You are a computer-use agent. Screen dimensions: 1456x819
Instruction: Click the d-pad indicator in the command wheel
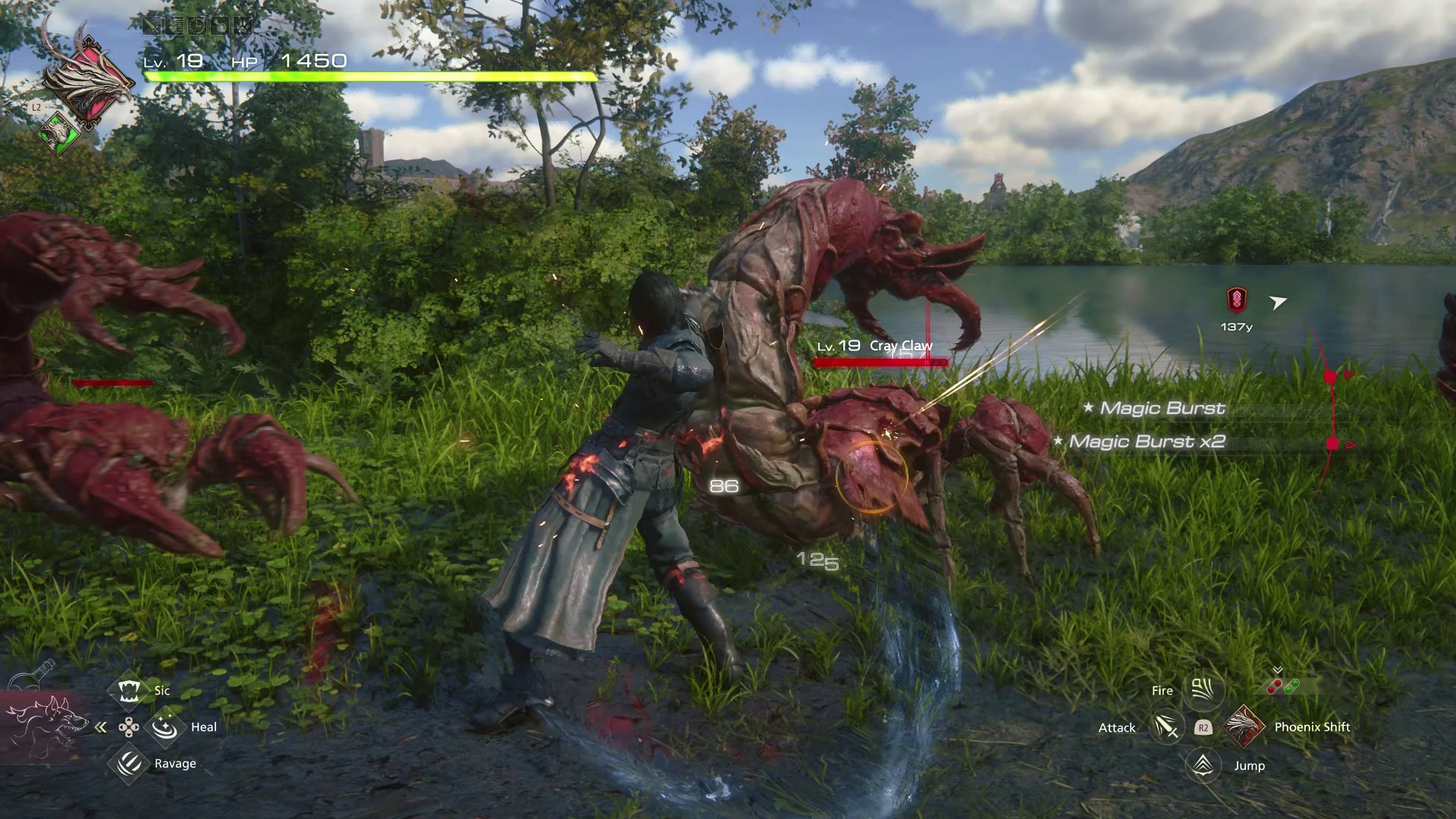129,726
